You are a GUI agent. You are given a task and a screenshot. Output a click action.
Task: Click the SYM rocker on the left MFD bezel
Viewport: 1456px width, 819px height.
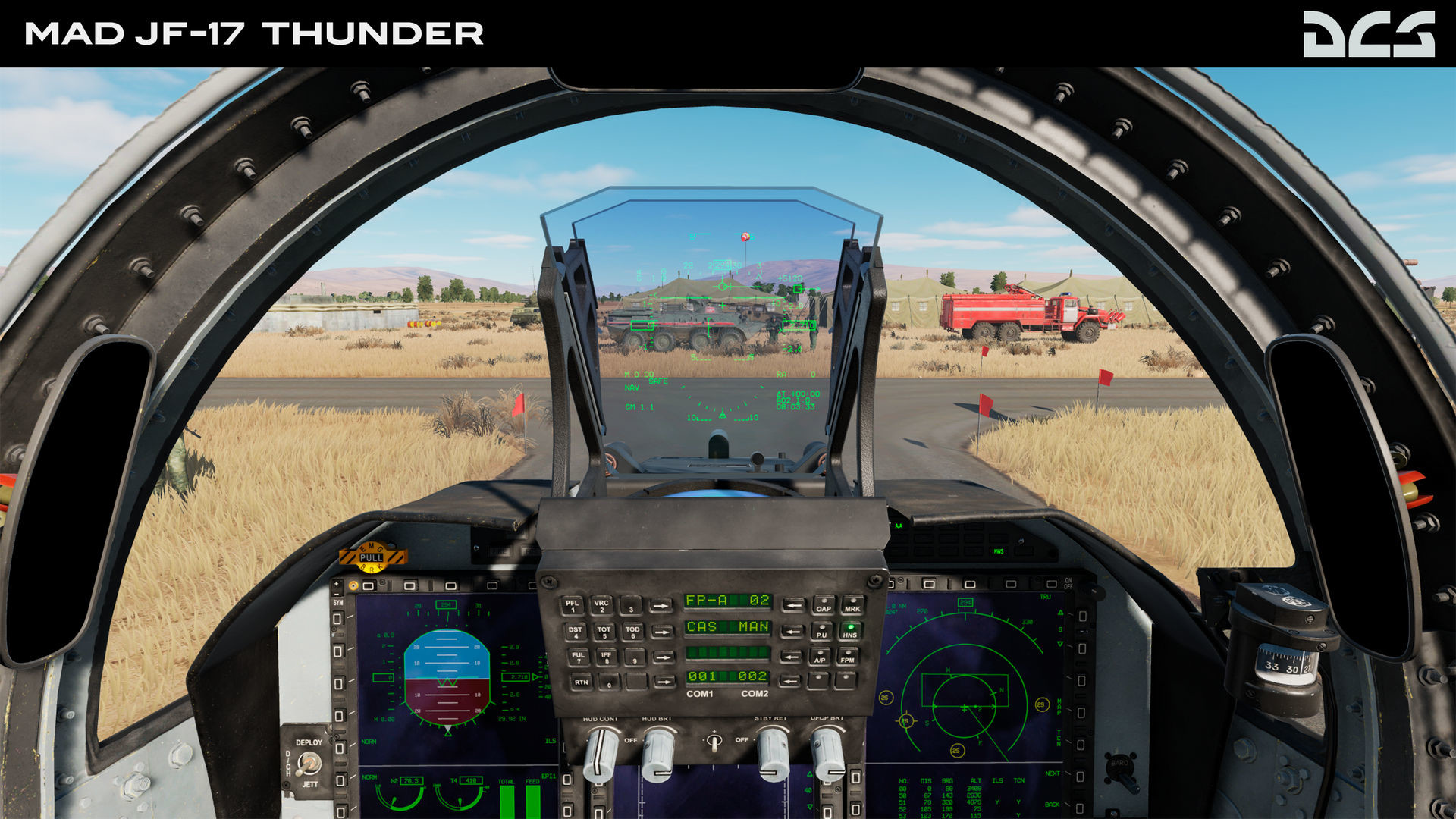[x=337, y=588]
